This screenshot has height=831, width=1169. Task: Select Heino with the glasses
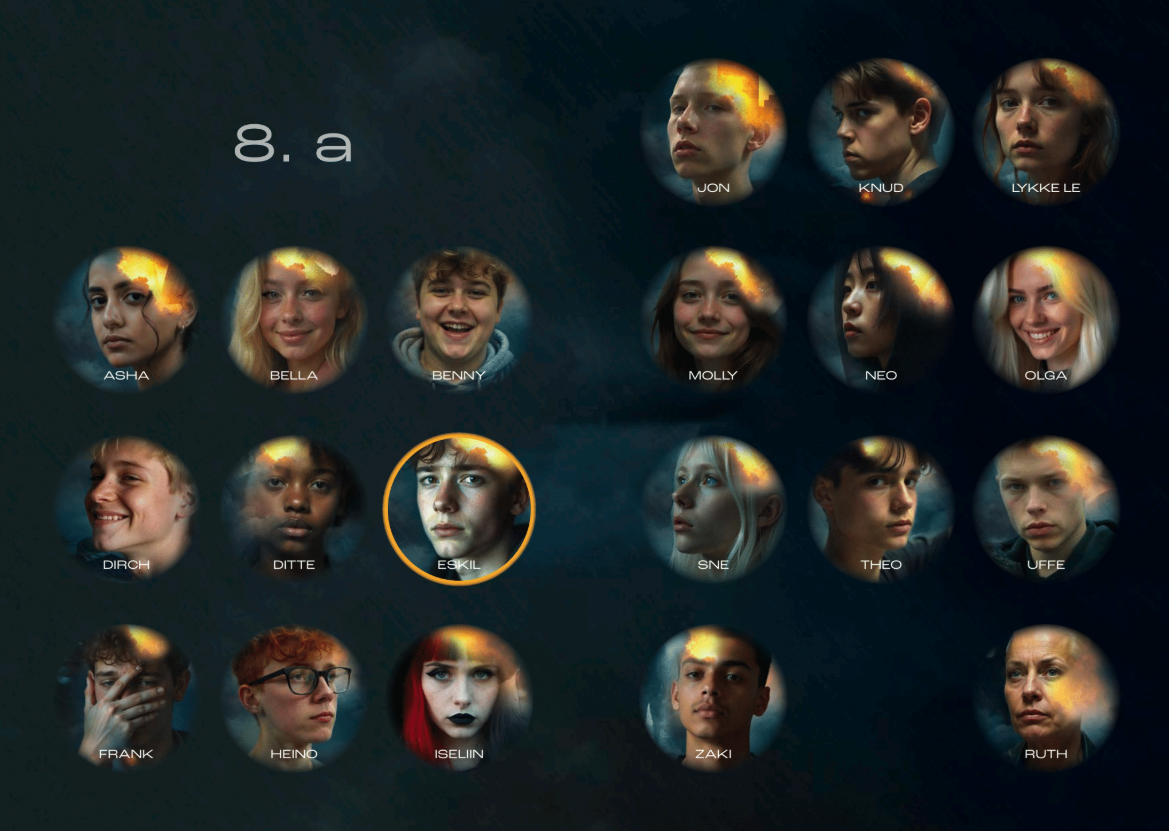[x=294, y=696]
